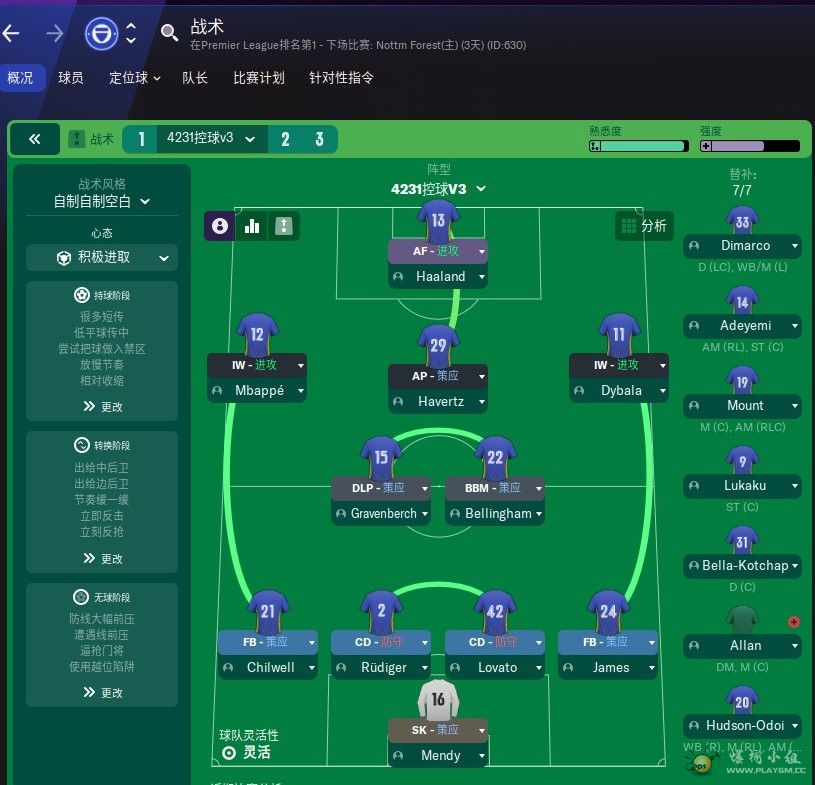The width and height of the screenshot is (815, 785).
Task: Open the 定位球 dropdown tab
Action: click(x=135, y=77)
